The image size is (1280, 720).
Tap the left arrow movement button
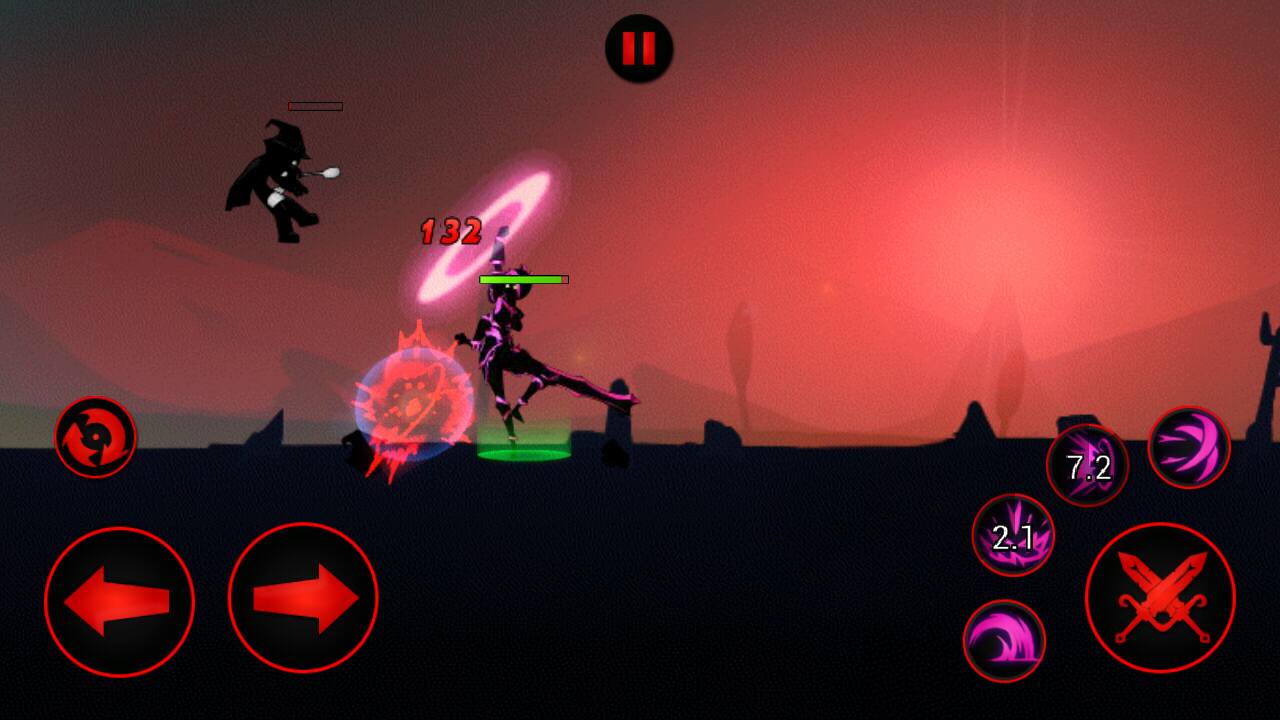pyautogui.click(x=119, y=601)
